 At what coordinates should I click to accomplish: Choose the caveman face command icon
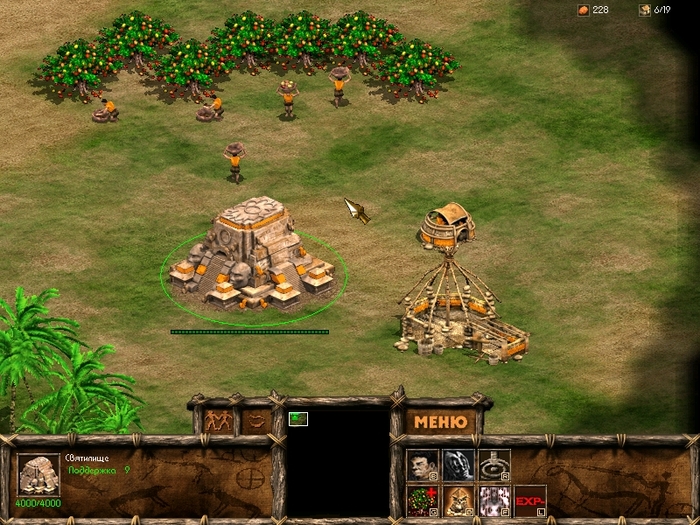click(x=422, y=464)
